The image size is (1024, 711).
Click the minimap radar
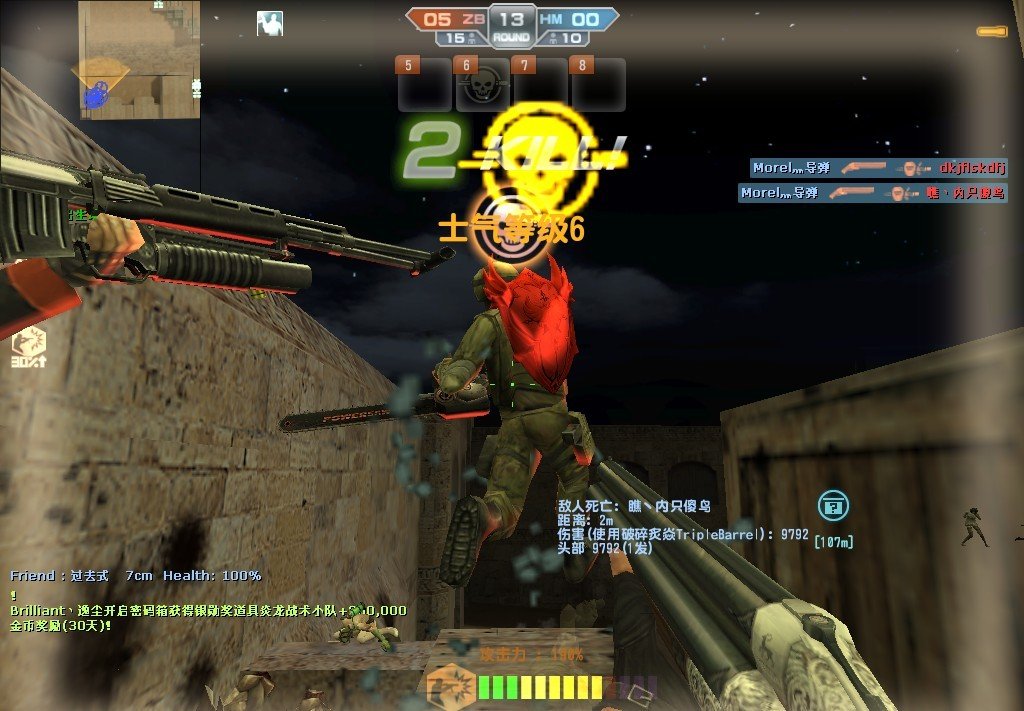click(138, 60)
